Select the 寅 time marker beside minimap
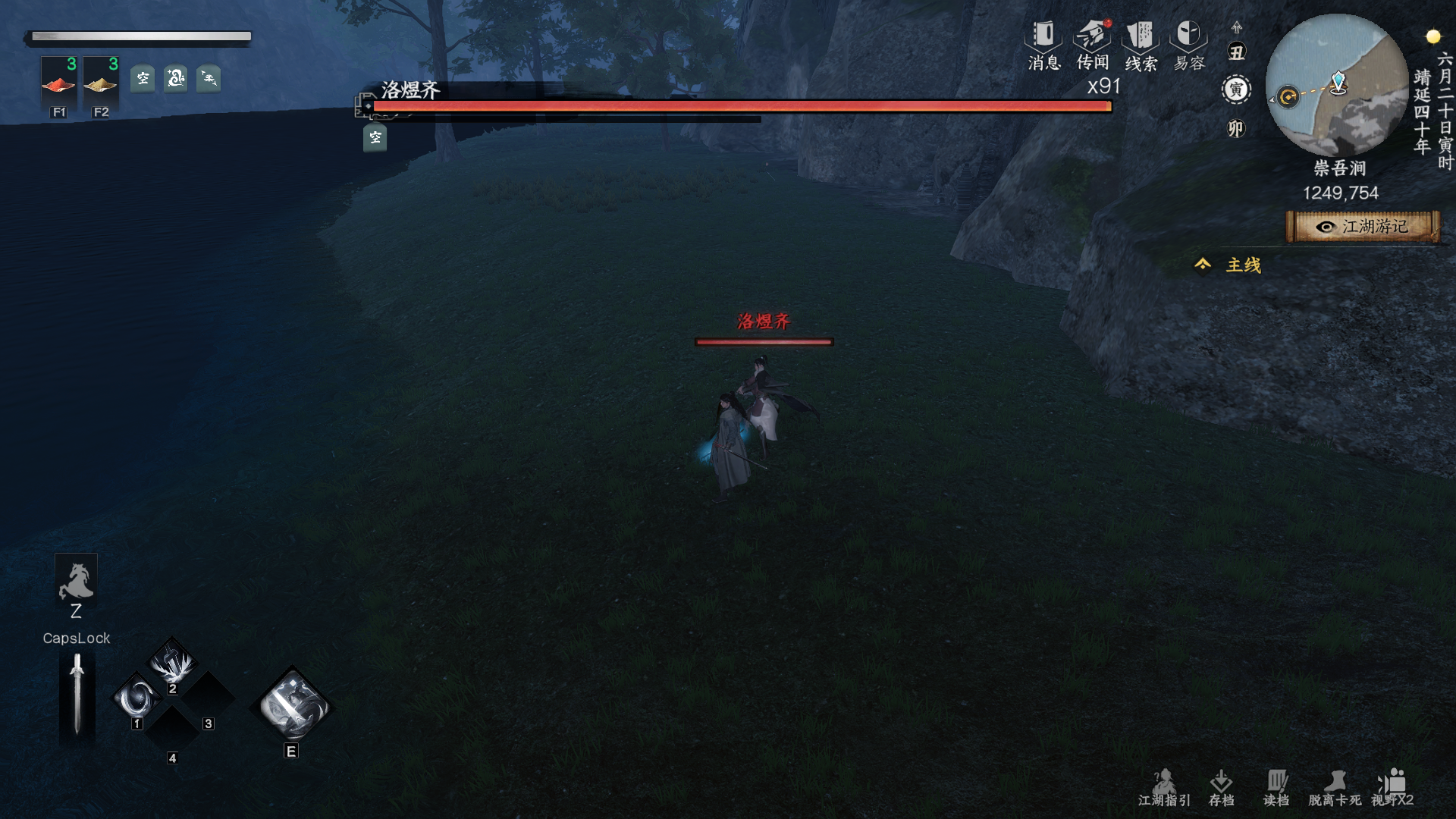The image size is (1456, 819). click(1236, 90)
